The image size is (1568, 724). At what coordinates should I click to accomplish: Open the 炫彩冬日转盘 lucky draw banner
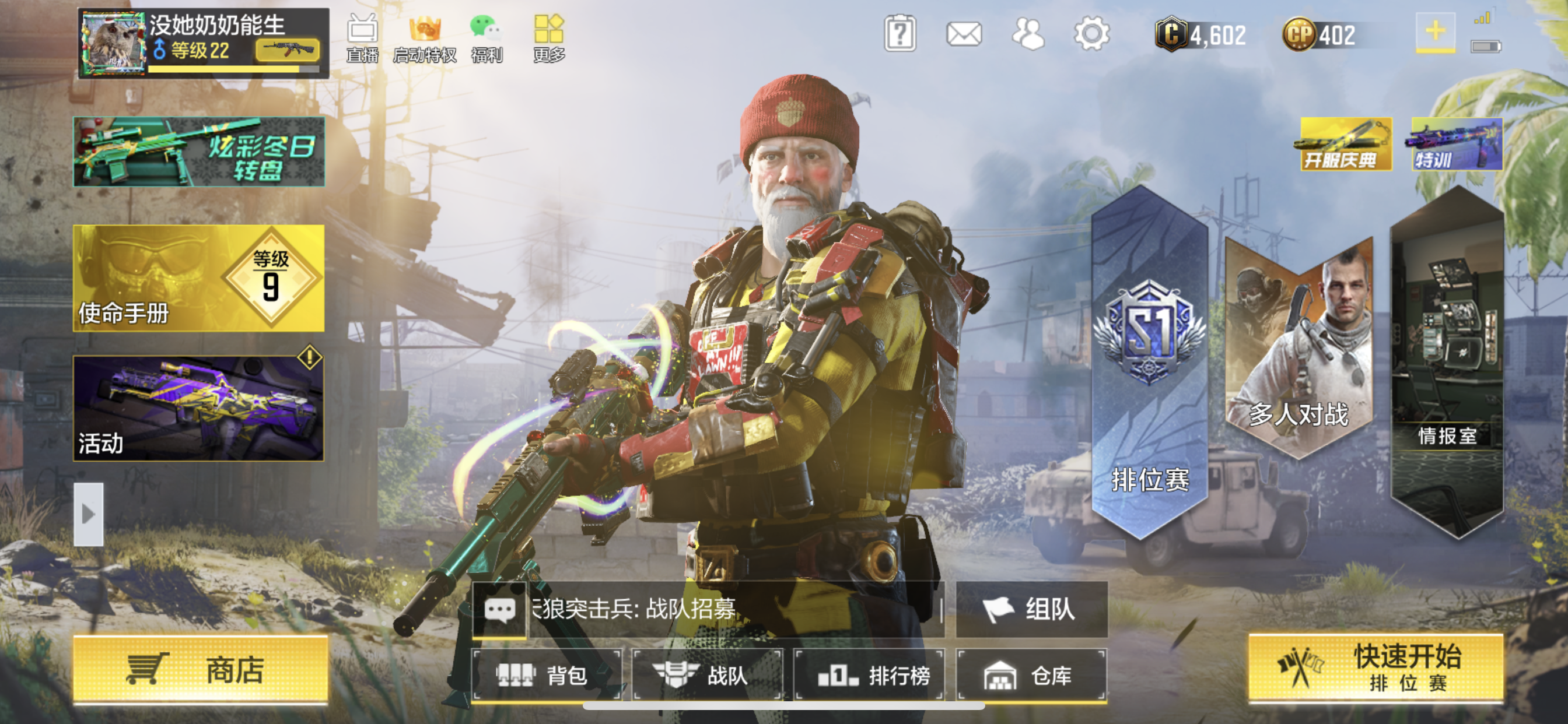pyautogui.click(x=198, y=152)
